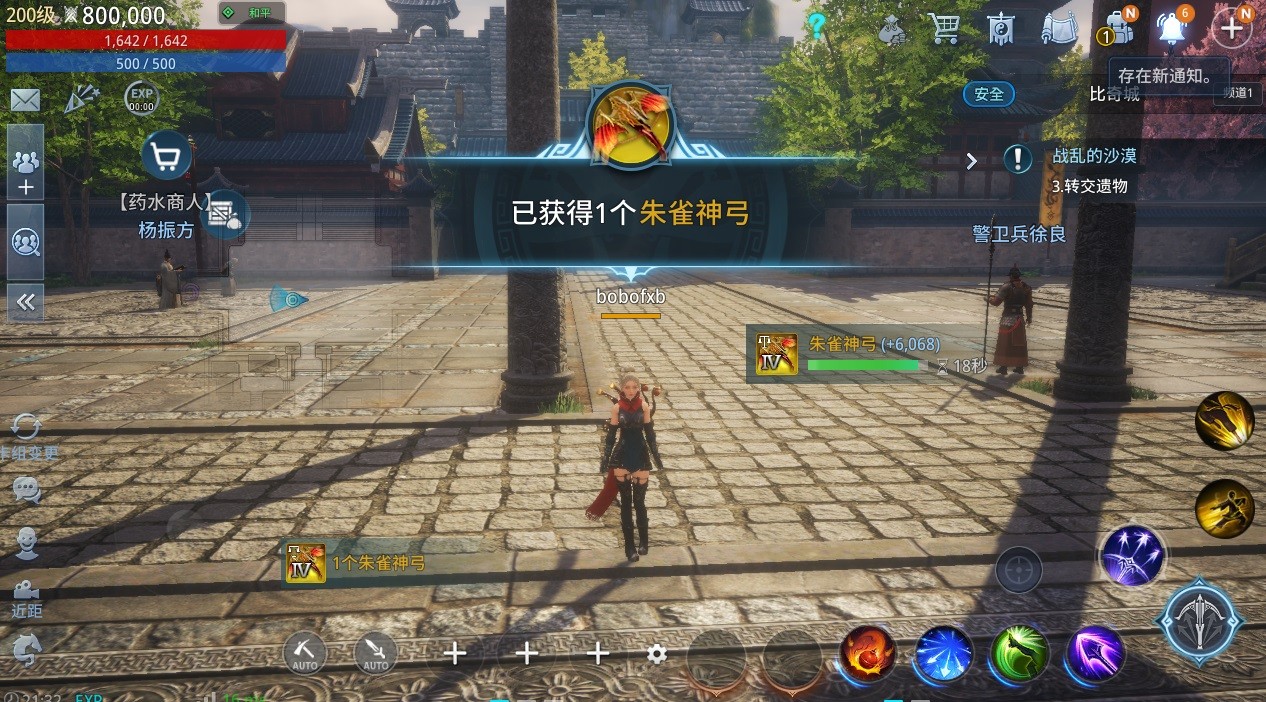Open the yin-yang banner menu
This screenshot has height=702, width=1266.
pos(1001,29)
